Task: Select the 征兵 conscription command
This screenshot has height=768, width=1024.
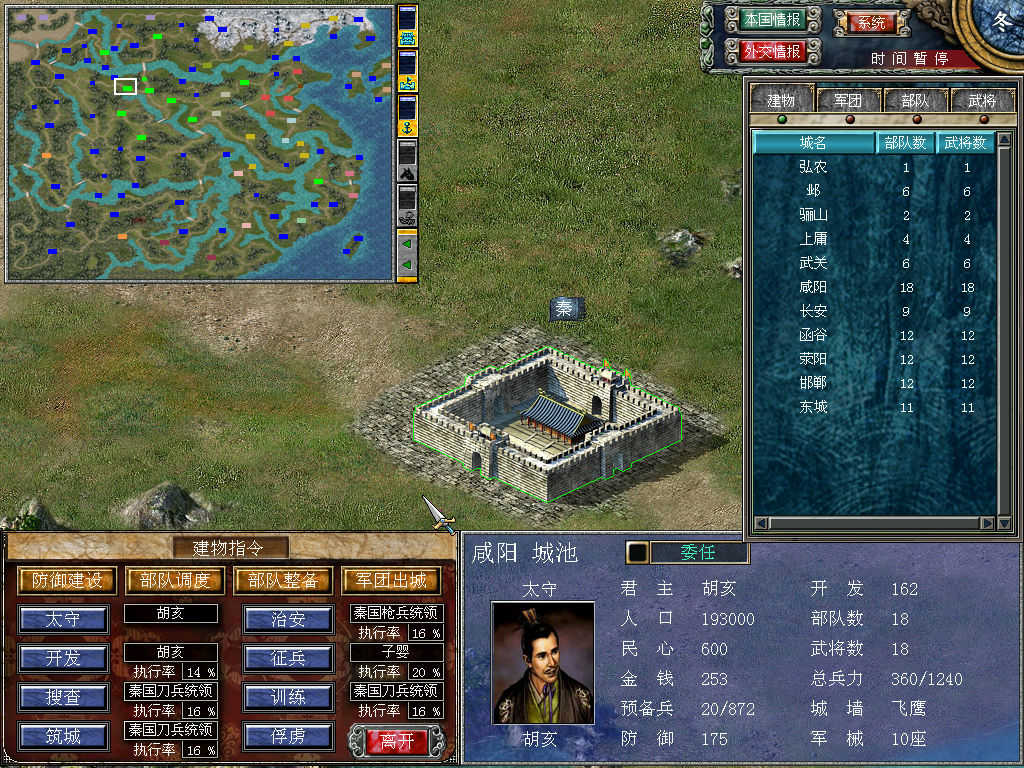Action: 288,658
